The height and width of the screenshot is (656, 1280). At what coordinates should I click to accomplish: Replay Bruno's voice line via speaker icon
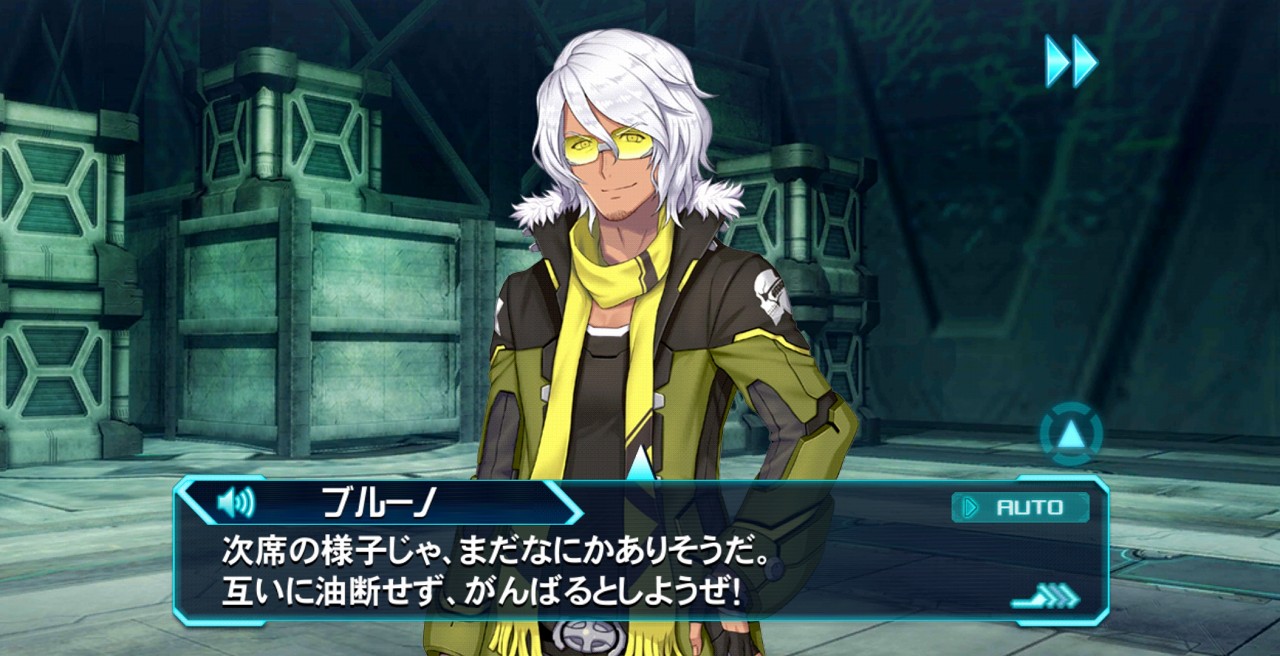click(x=236, y=502)
